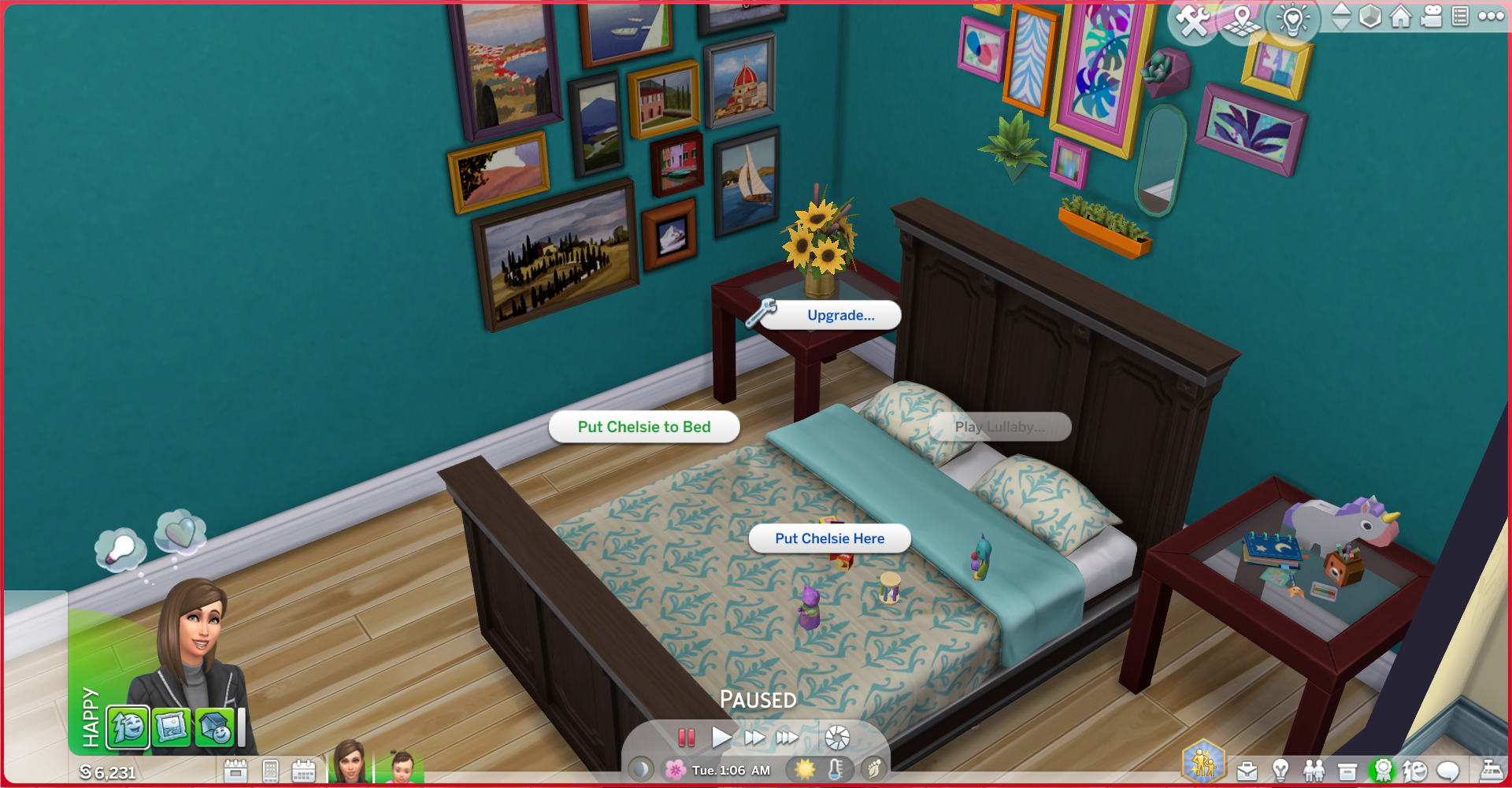View the Relationships panel

pos(1314,771)
